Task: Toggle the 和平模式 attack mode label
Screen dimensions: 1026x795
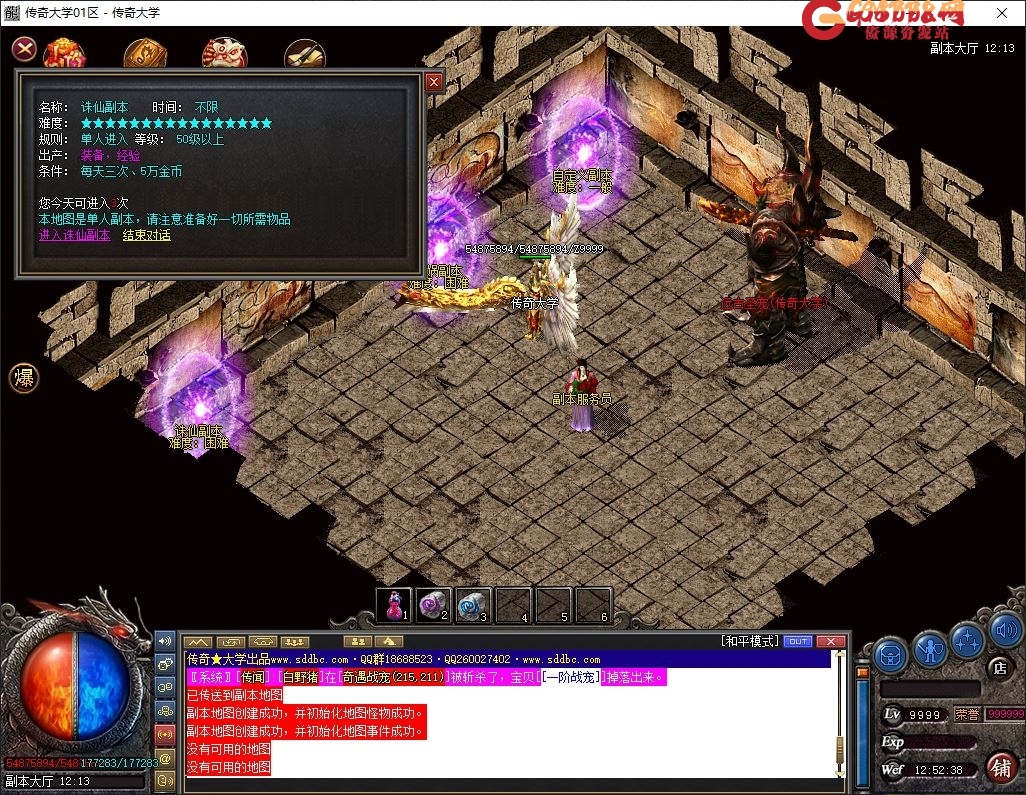Action: pos(749,641)
